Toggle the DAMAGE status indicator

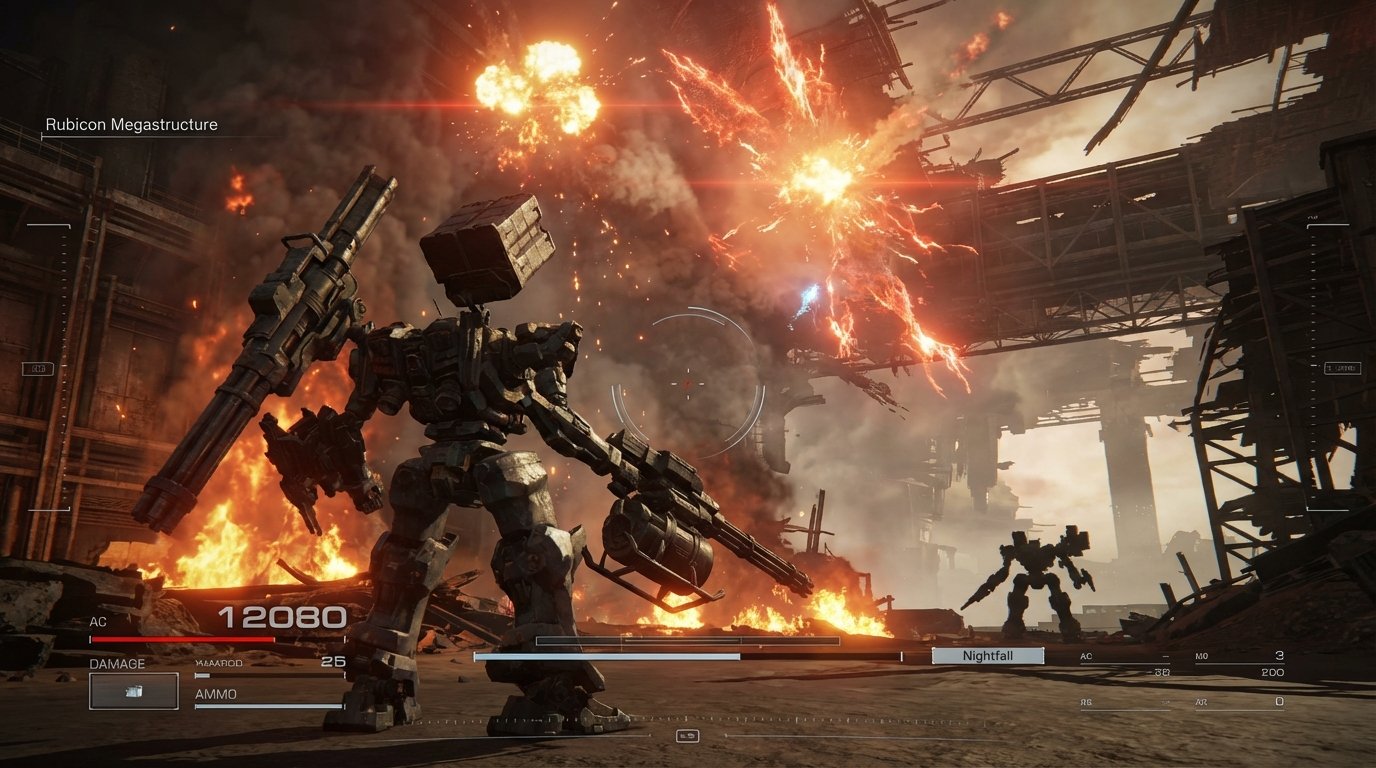(x=119, y=663)
